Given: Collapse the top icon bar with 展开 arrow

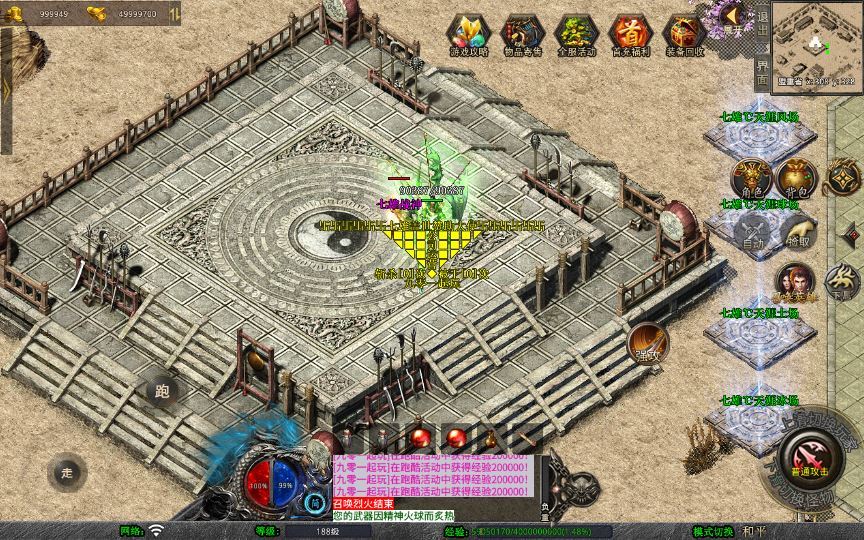Looking at the screenshot, I should pos(733,17).
